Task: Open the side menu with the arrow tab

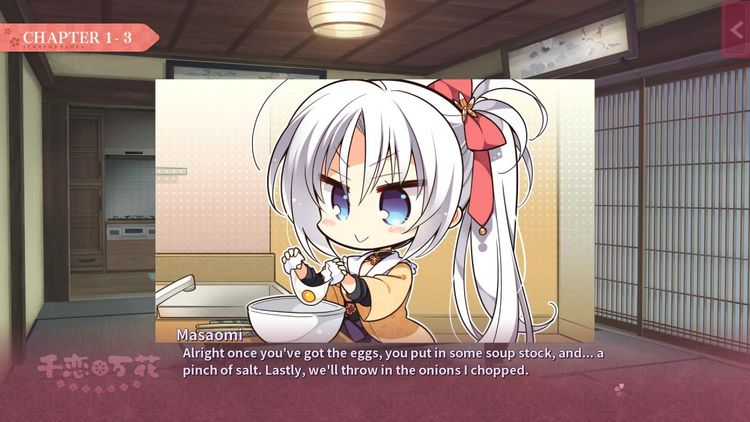Action: coord(737,31)
